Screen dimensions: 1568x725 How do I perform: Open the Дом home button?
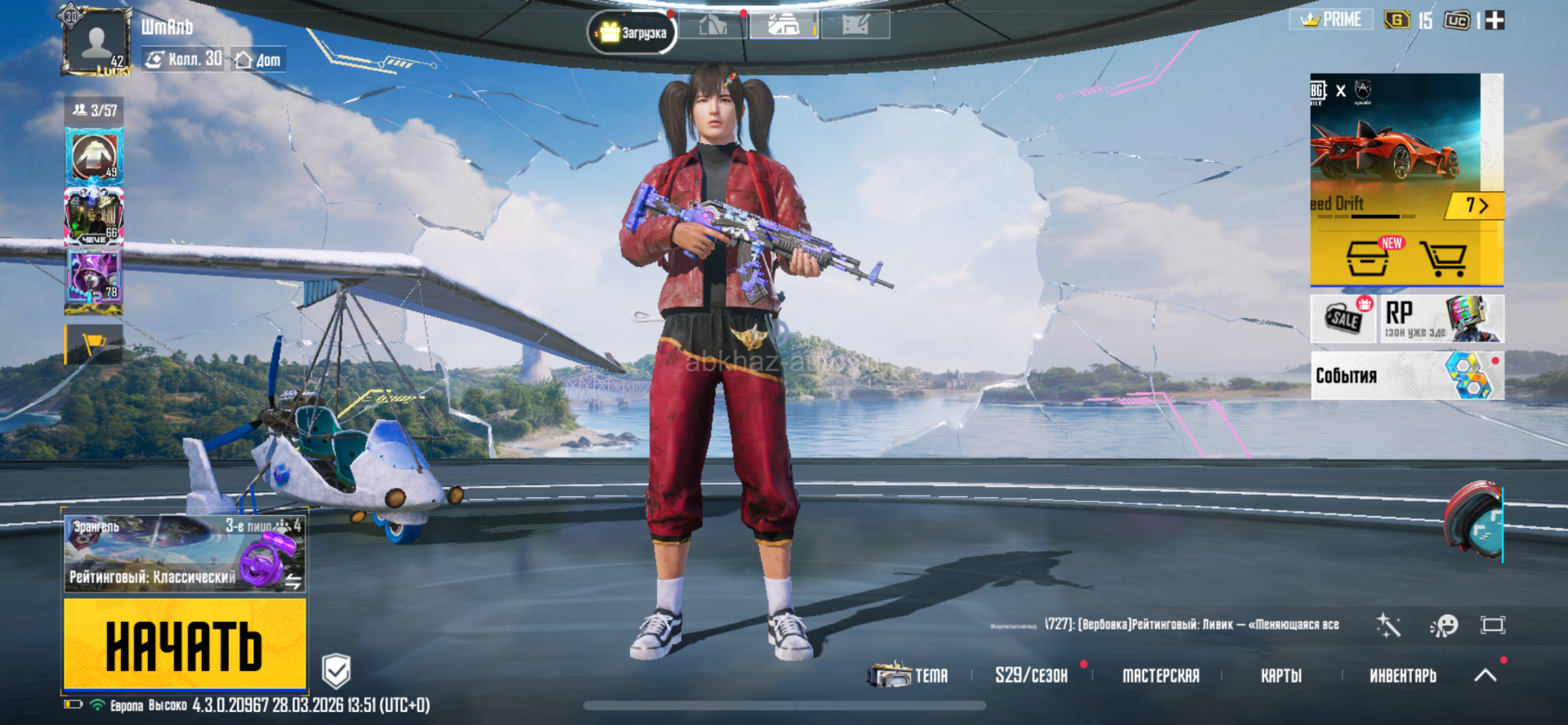(x=258, y=60)
